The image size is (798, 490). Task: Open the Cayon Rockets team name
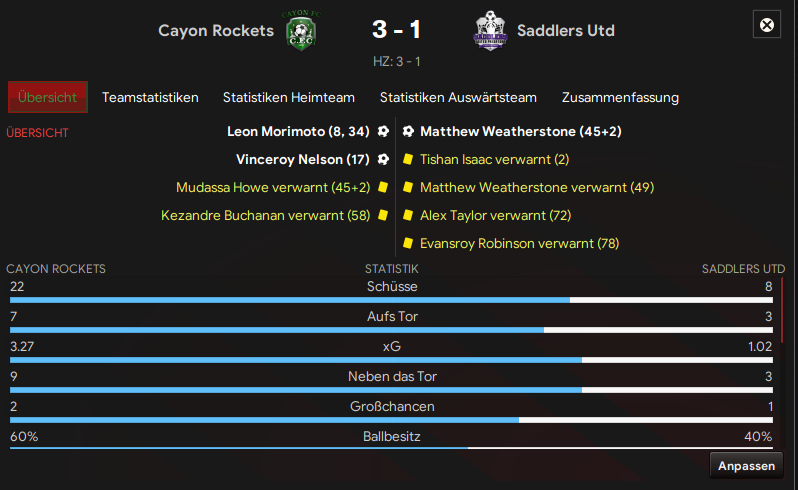tap(215, 30)
